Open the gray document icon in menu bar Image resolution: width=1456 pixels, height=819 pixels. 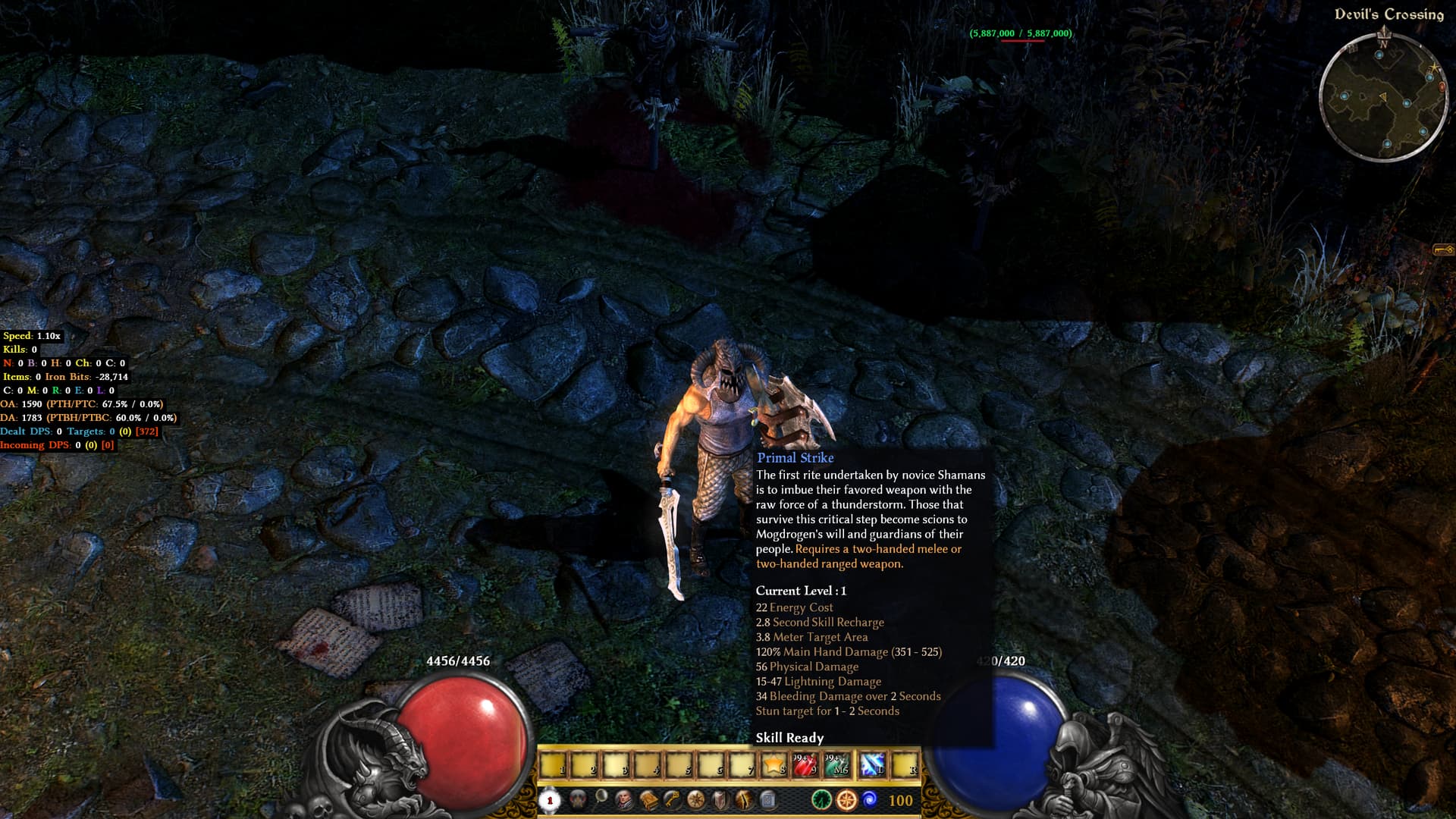[767, 800]
